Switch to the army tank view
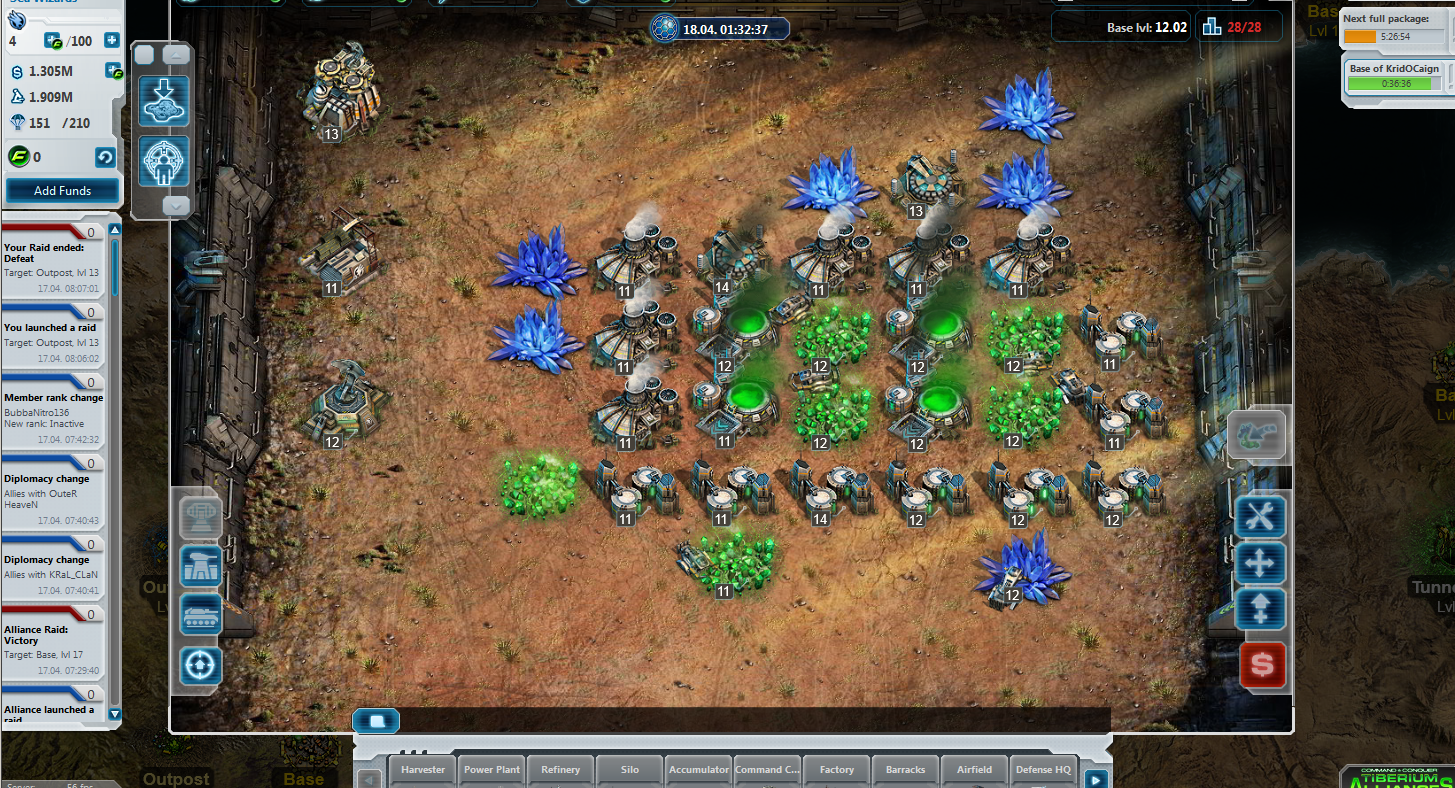The height and width of the screenshot is (788, 1455). point(201,614)
